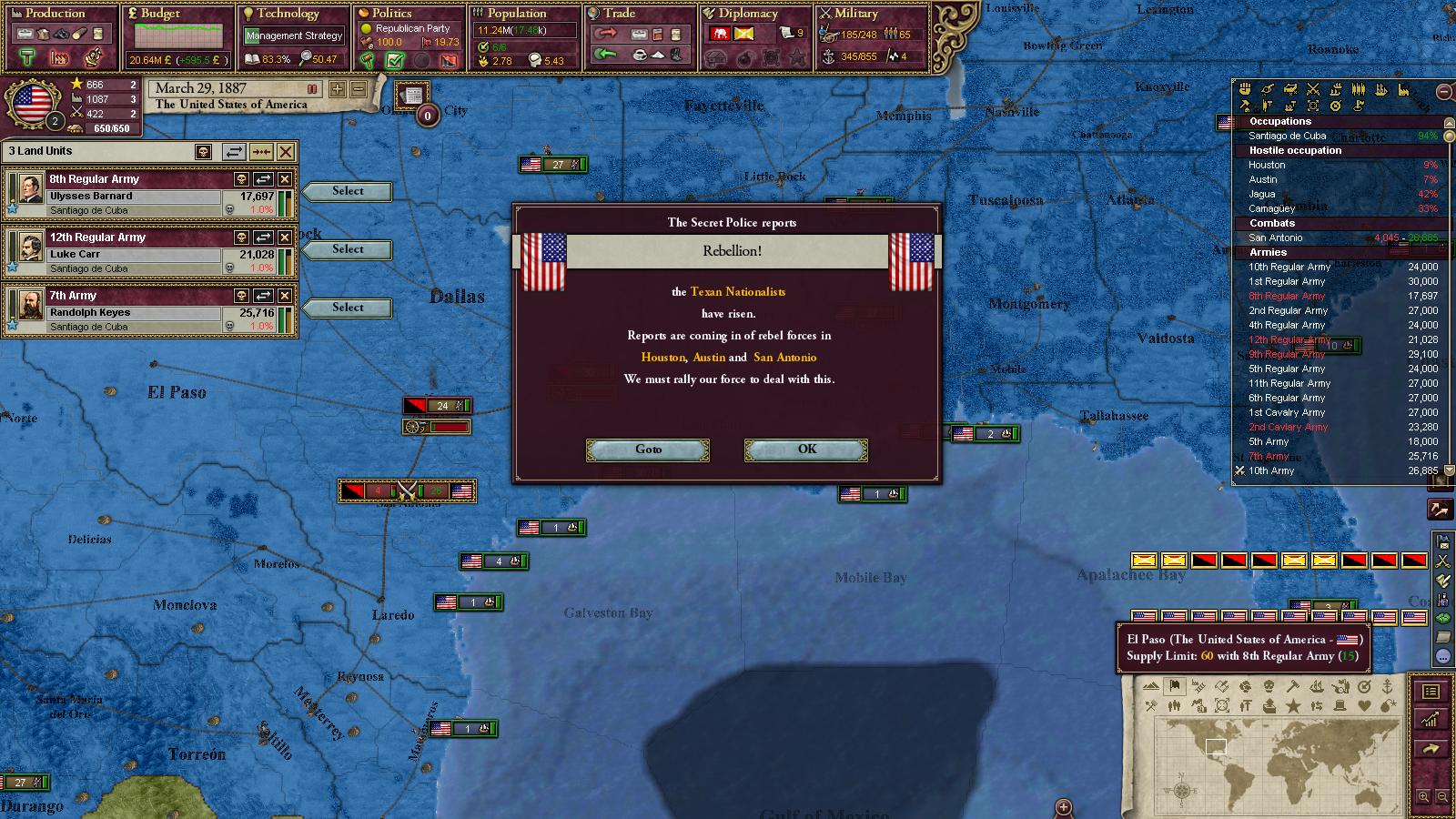Open the United States flag shield
Image resolution: width=1456 pixels, height=819 pixels.
[32, 105]
